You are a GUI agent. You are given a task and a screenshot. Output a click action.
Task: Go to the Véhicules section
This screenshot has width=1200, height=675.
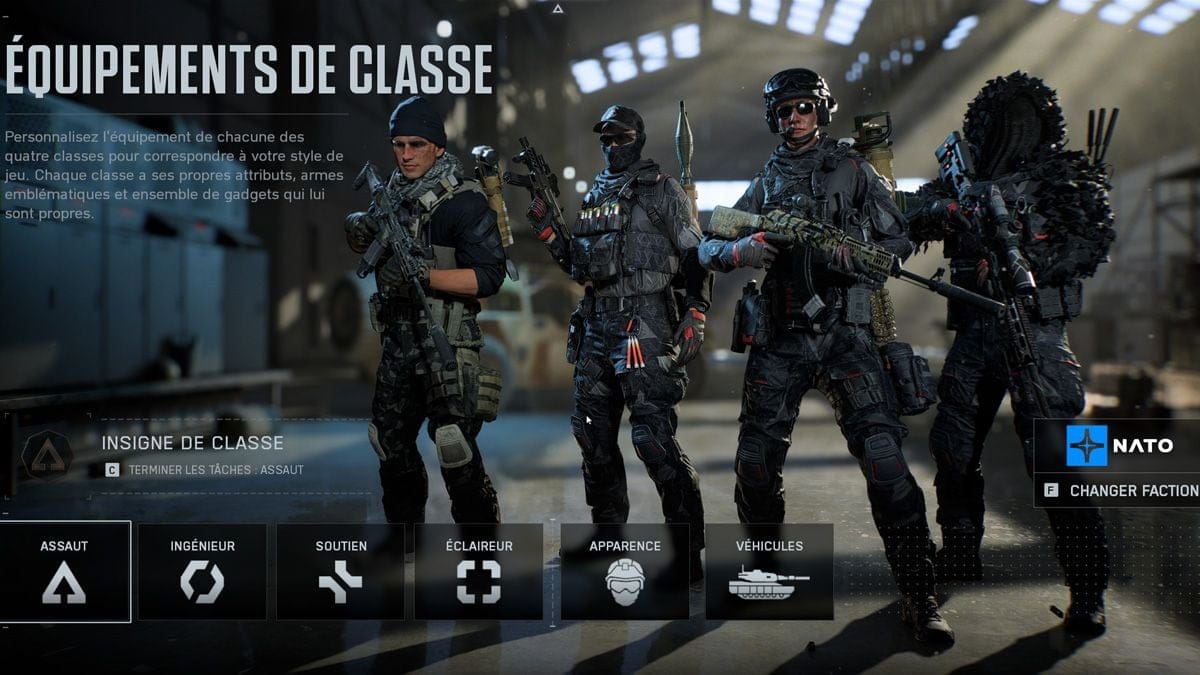pyautogui.click(x=769, y=571)
